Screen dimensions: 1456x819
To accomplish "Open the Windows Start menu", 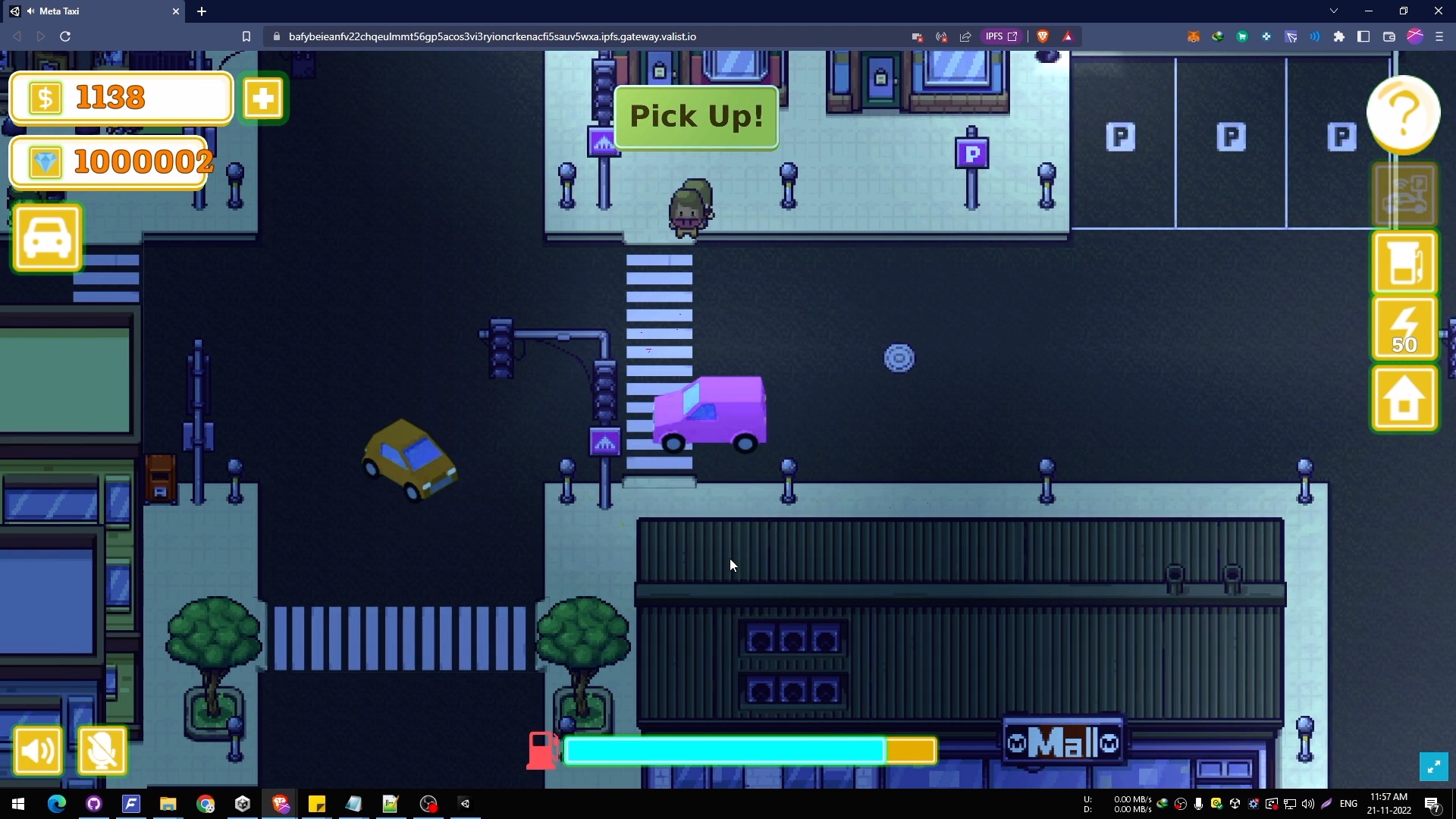I will 17,804.
